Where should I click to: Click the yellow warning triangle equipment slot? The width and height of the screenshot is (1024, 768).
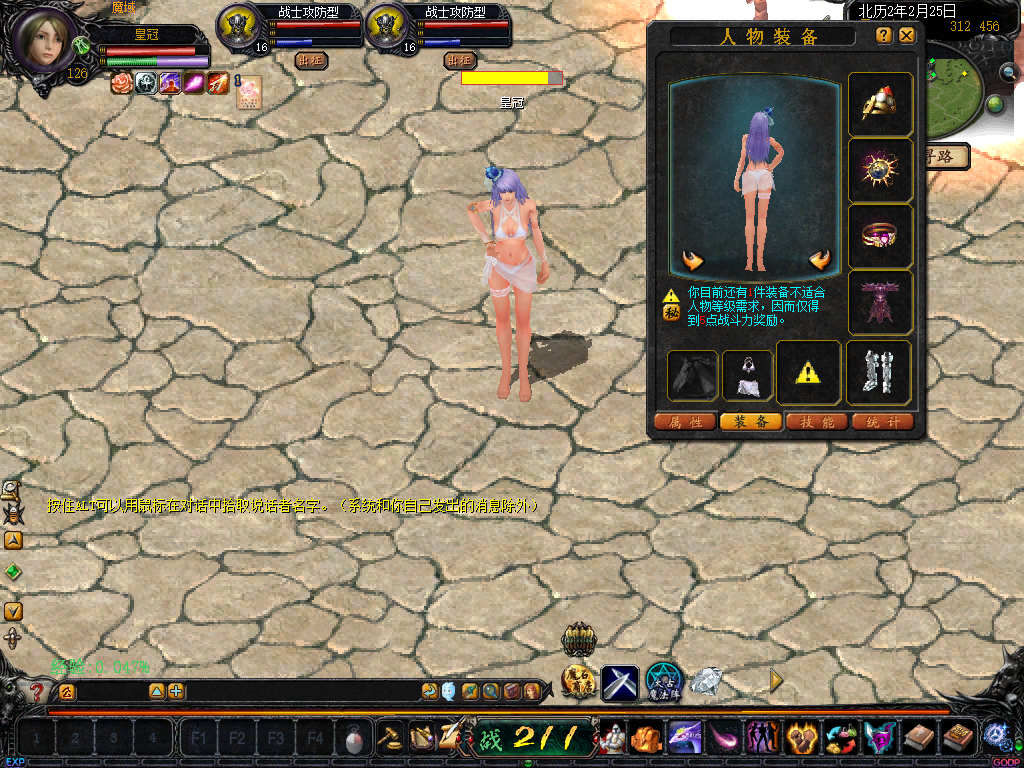click(x=808, y=373)
